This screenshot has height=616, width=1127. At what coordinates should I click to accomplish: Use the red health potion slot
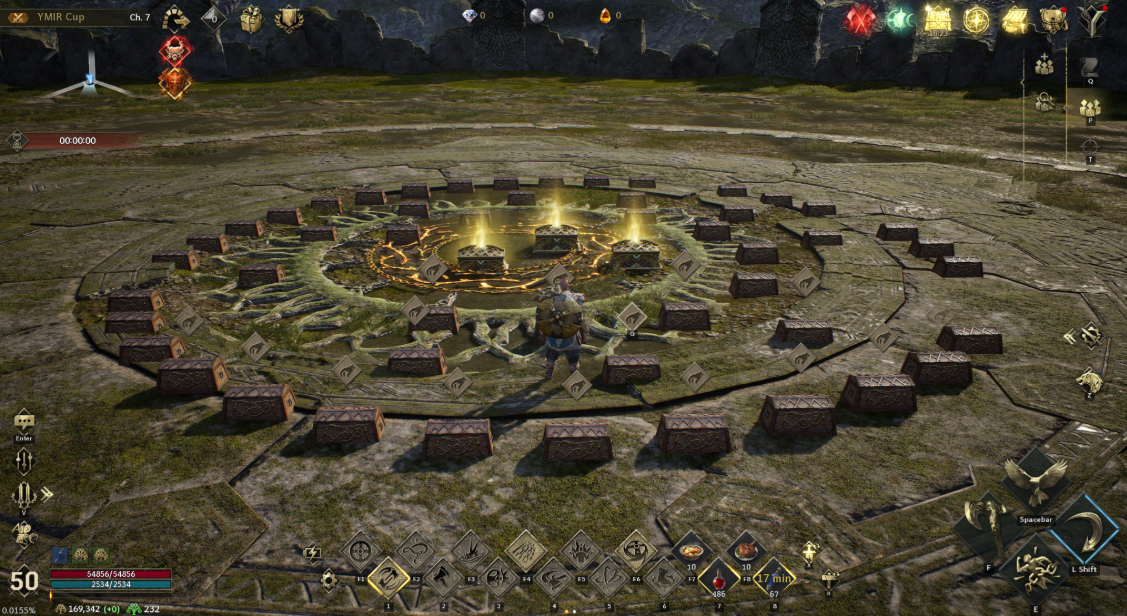click(x=718, y=577)
